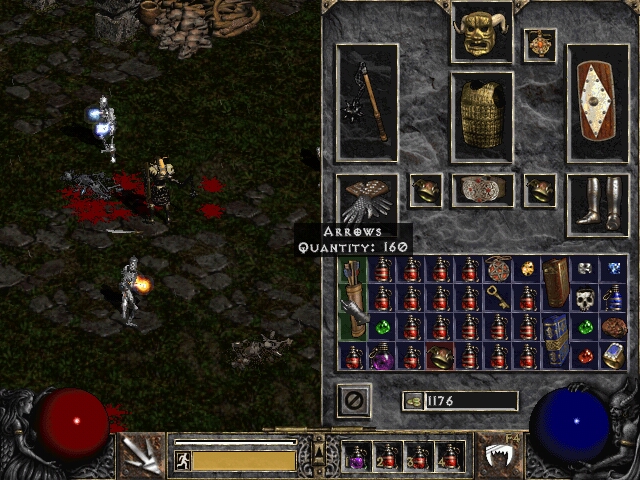Open the left attack skill selector

tap(141, 456)
